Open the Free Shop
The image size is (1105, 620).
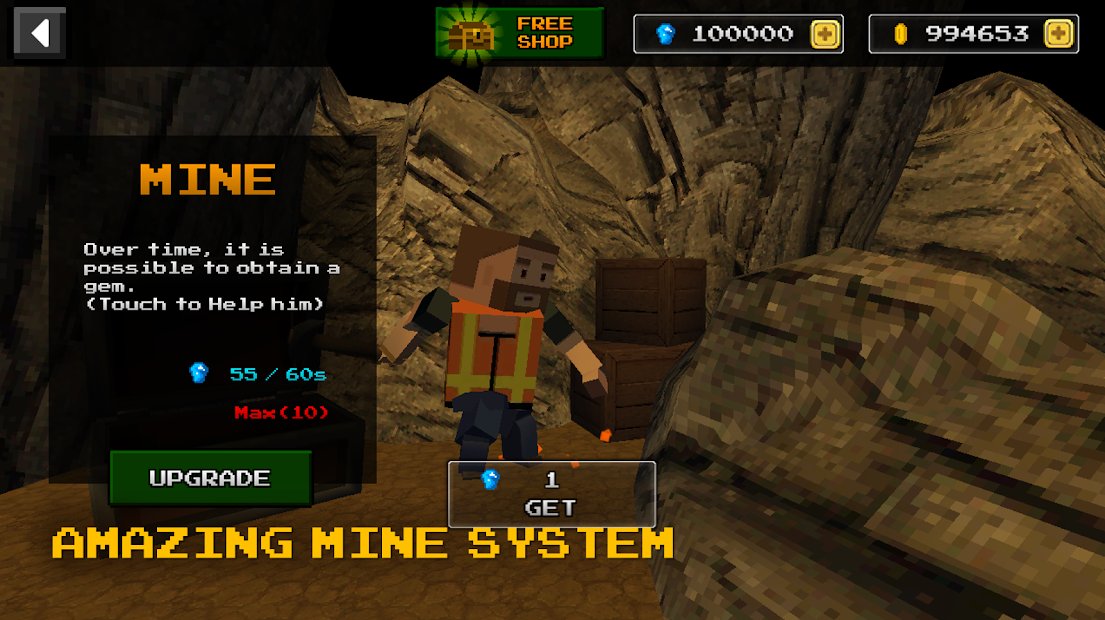(x=519, y=33)
